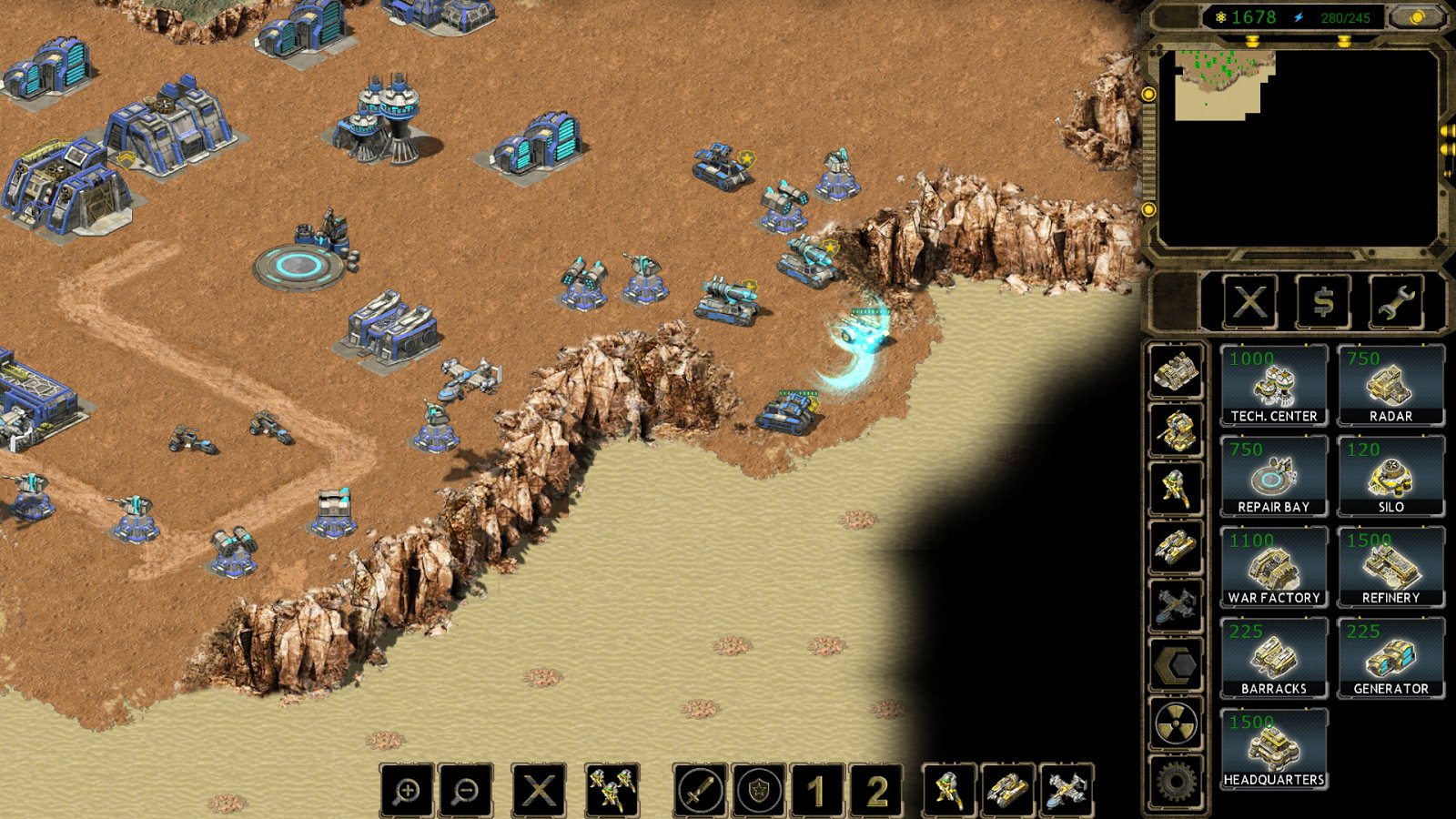Open the infantry production tab
The image size is (1456, 819).
[x=1176, y=489]
